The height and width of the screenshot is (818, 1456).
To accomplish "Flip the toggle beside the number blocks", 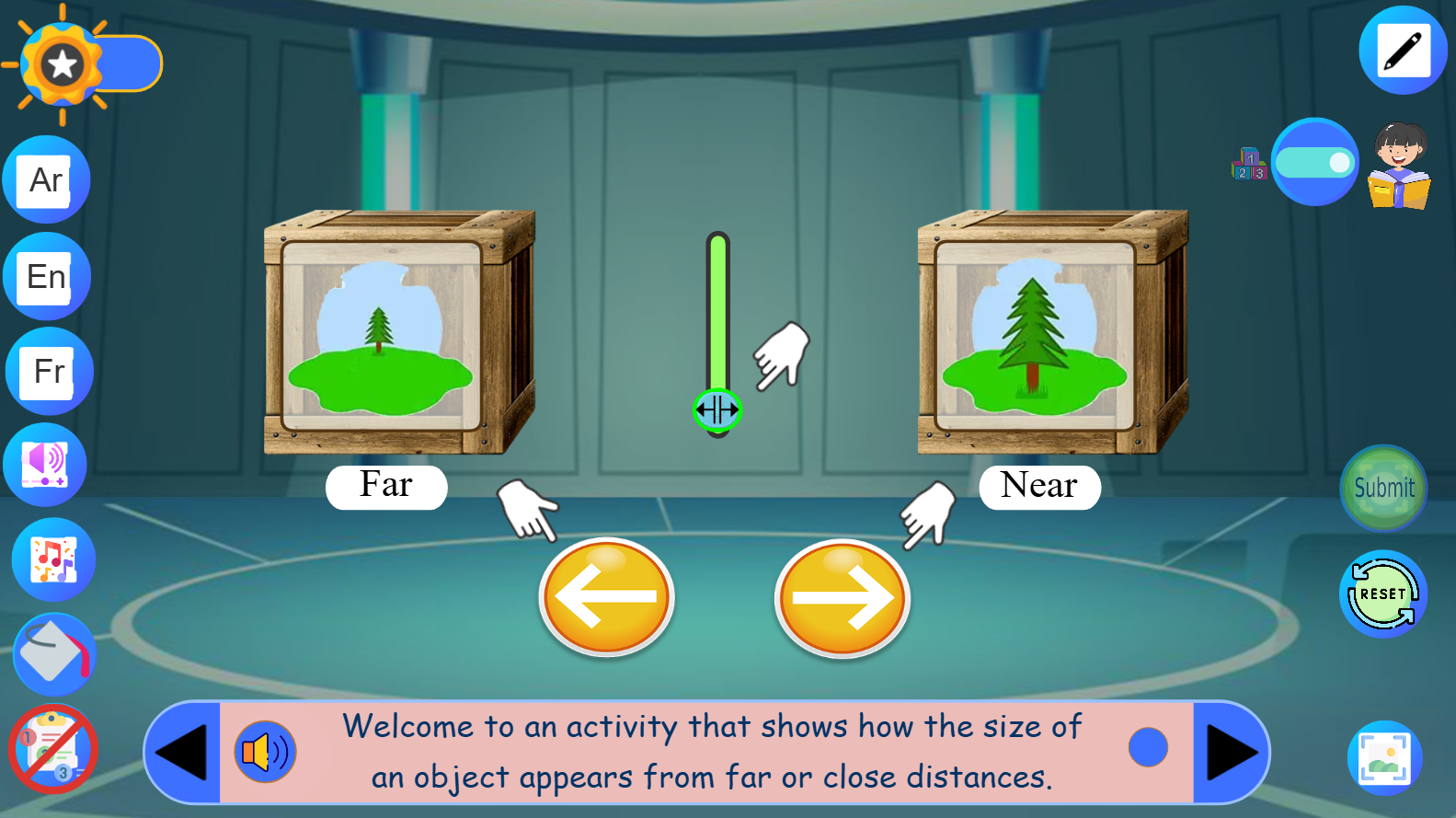I will pyautogui.click(x=1315, y=162).
